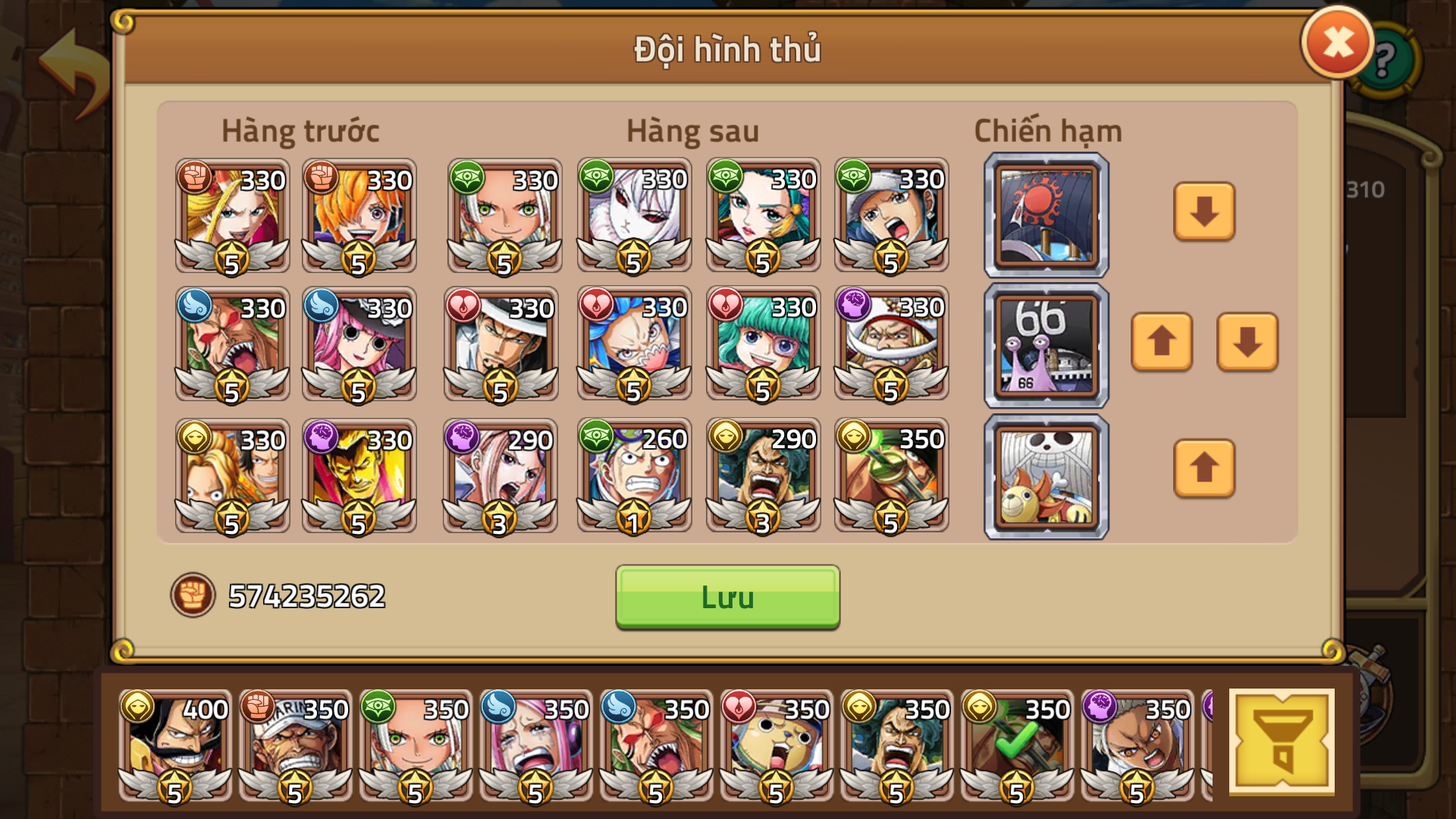Select the Sun Pirates warship thumbnail
The image size is (1456, 819).
coord(1045,213)
